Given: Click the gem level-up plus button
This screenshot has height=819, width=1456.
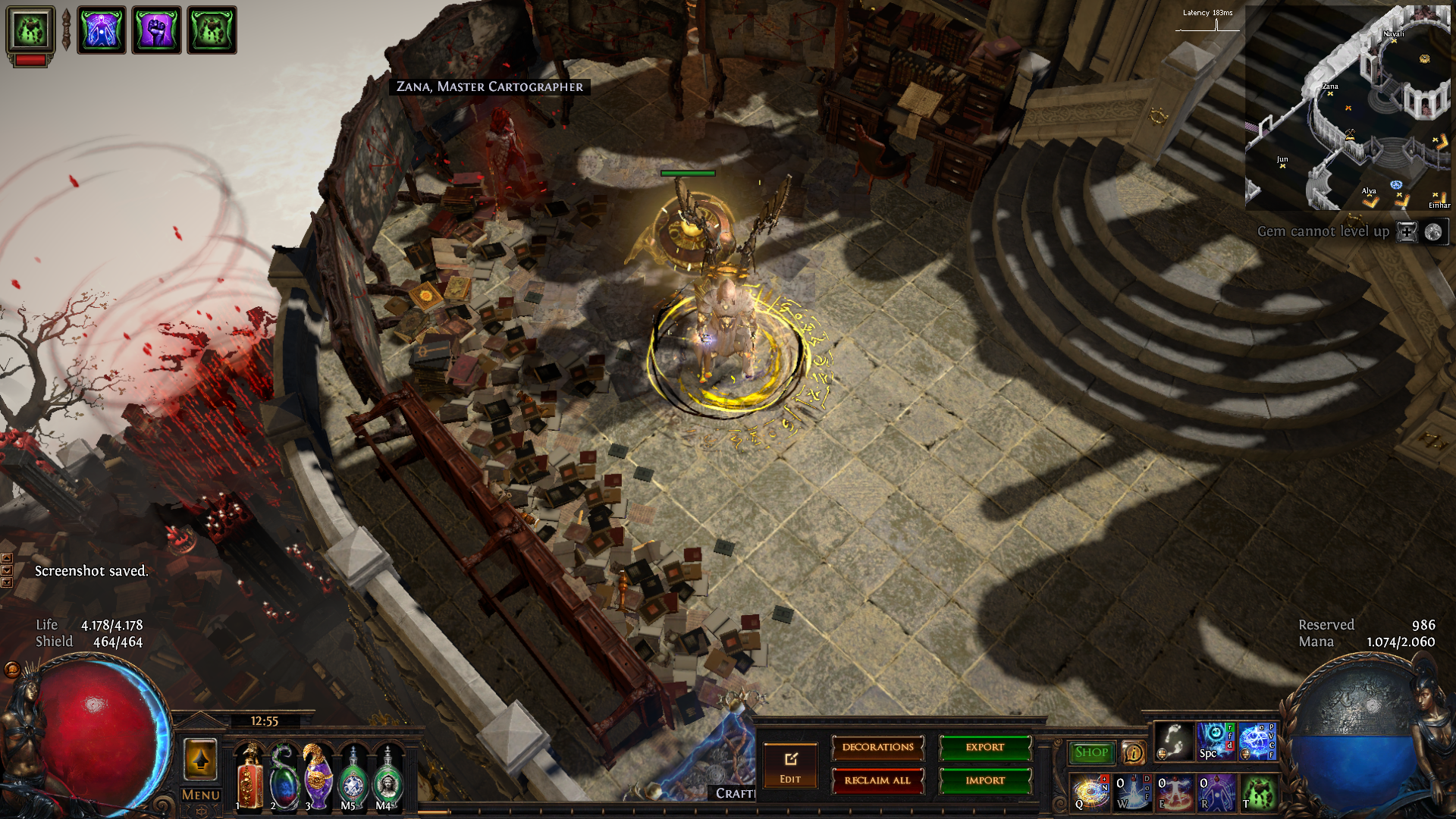Looking at the screenshot, I should click(1407, 232).
